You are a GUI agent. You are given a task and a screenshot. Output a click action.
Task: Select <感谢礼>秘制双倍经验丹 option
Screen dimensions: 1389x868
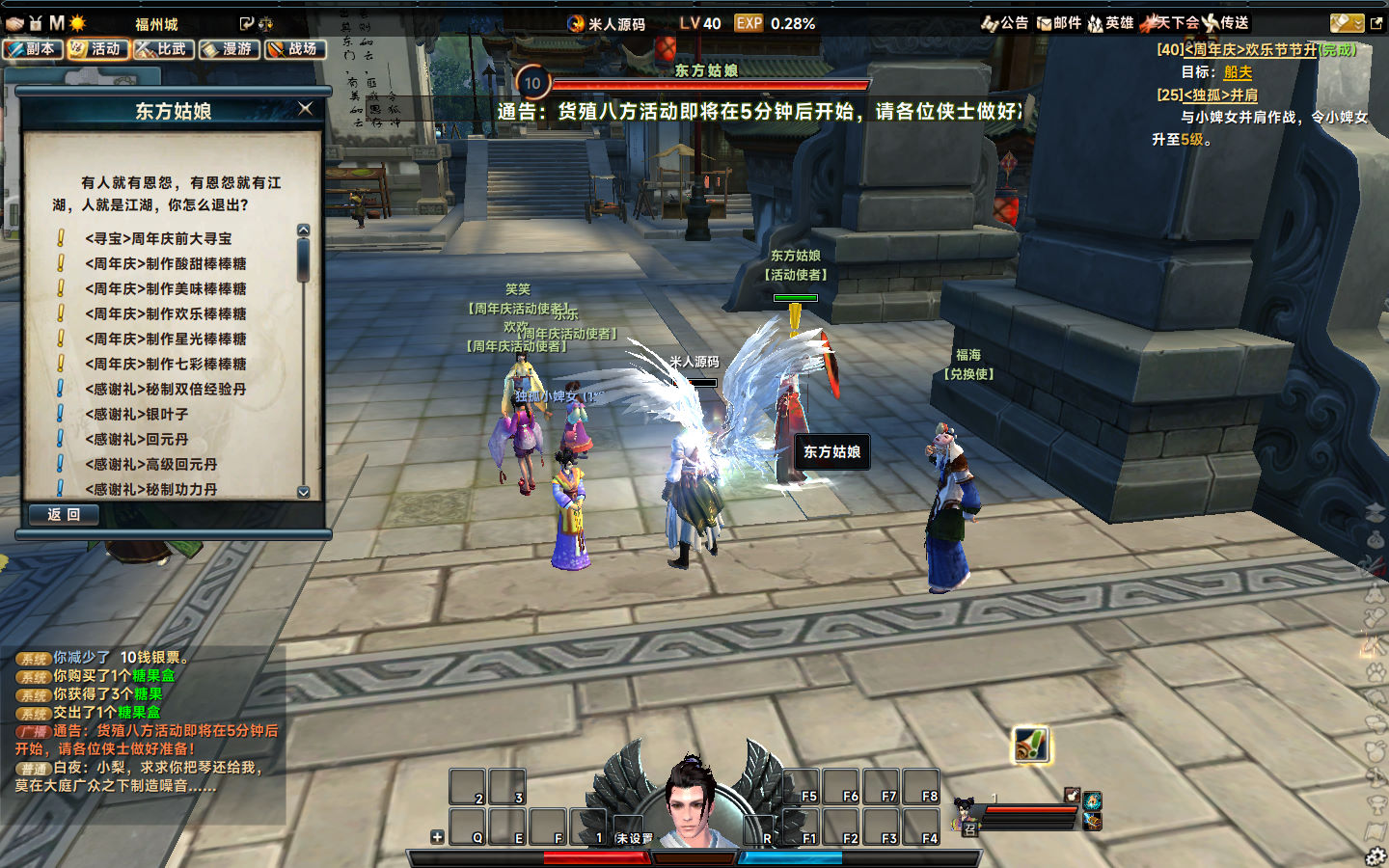(165, 389)
